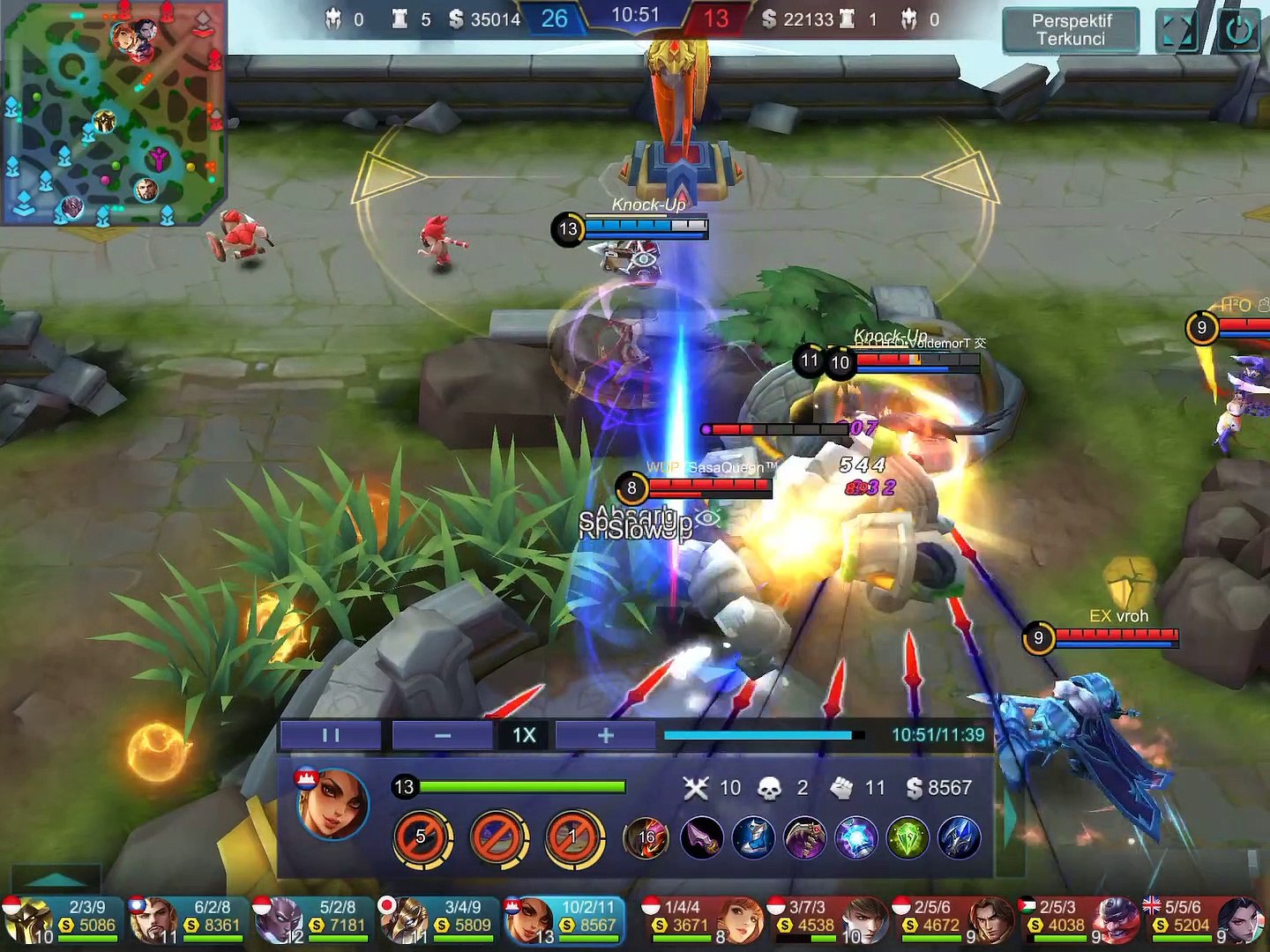The width and height of the screenshot is (1270, 952).
Task: Click the fullscreen expand arrows button
Action: pos(1177,31)
